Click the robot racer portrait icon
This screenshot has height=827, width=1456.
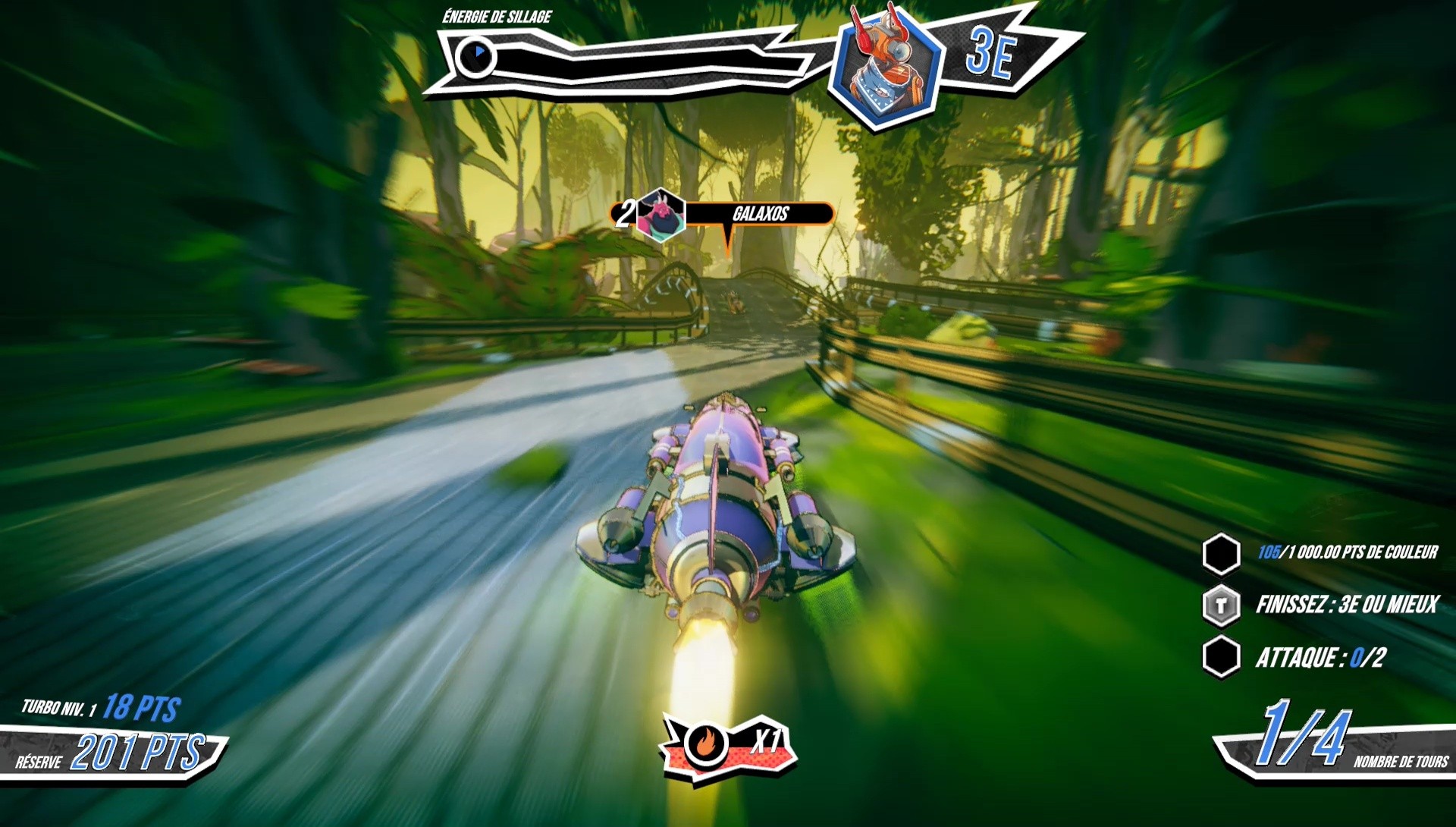tap(886, 65)
